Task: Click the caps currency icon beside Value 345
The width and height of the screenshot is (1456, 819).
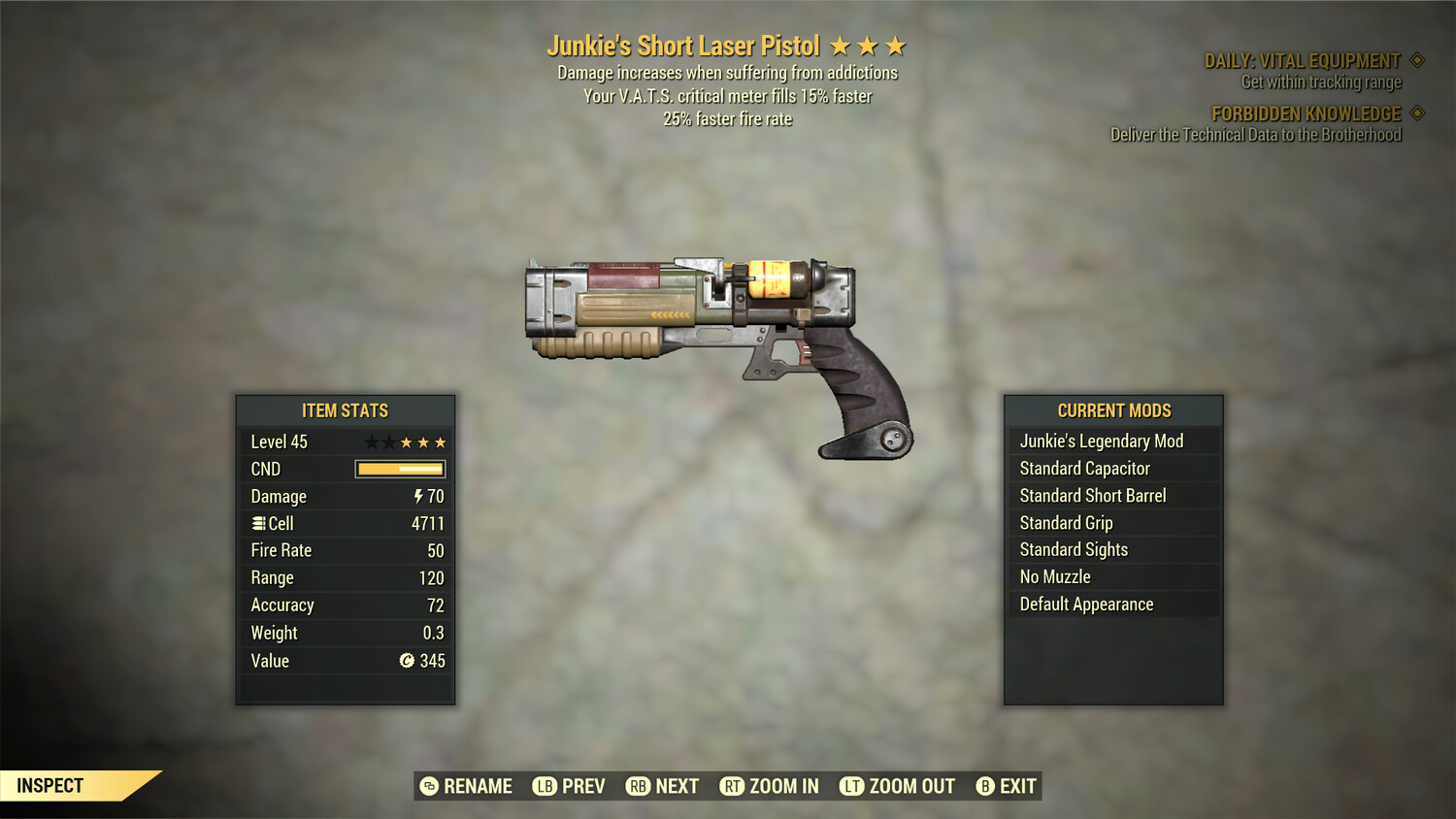Action: [408, 661]
